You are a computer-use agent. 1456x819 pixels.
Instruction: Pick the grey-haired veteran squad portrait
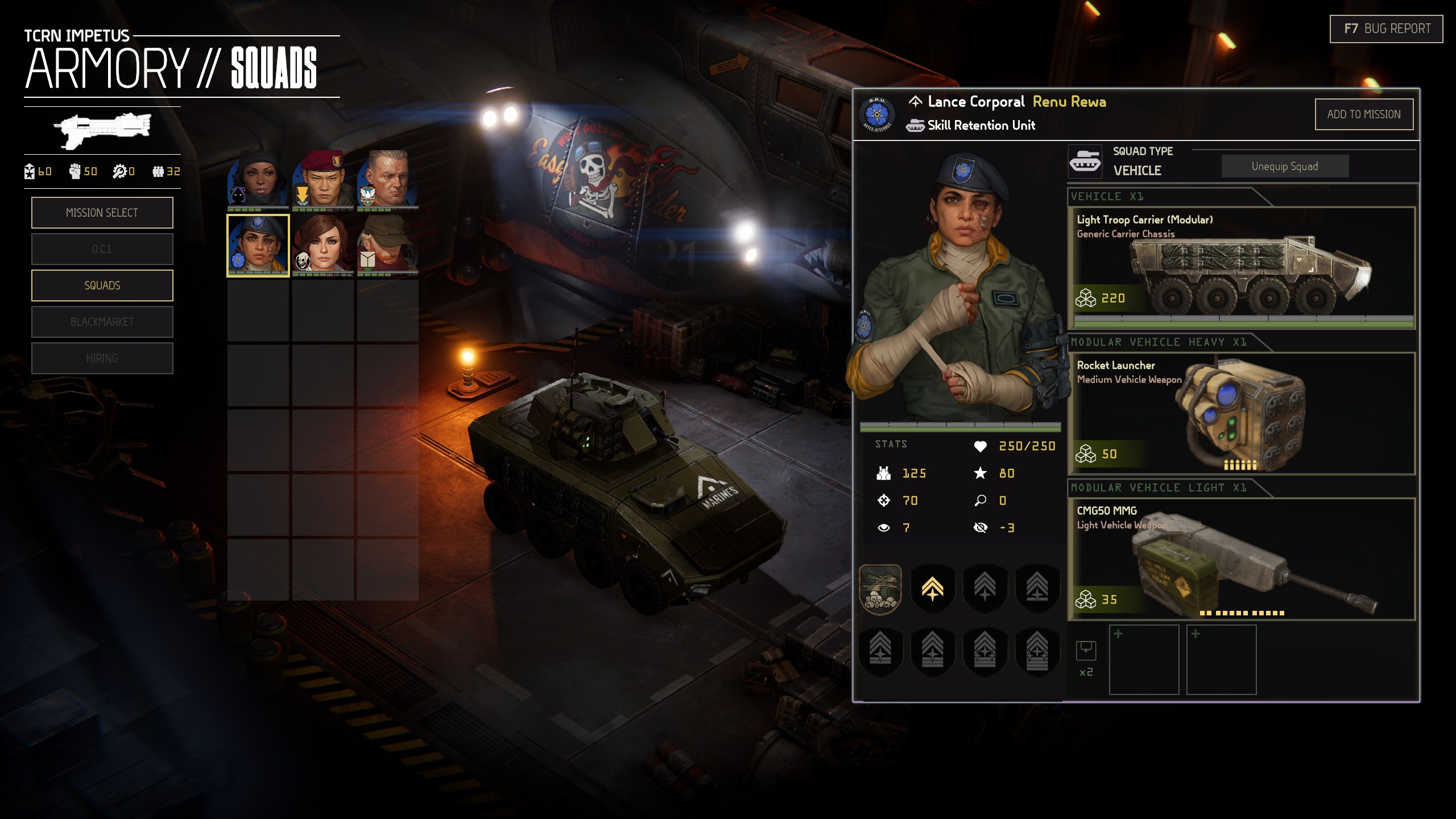pyautogui.click(x=388, y=180)
